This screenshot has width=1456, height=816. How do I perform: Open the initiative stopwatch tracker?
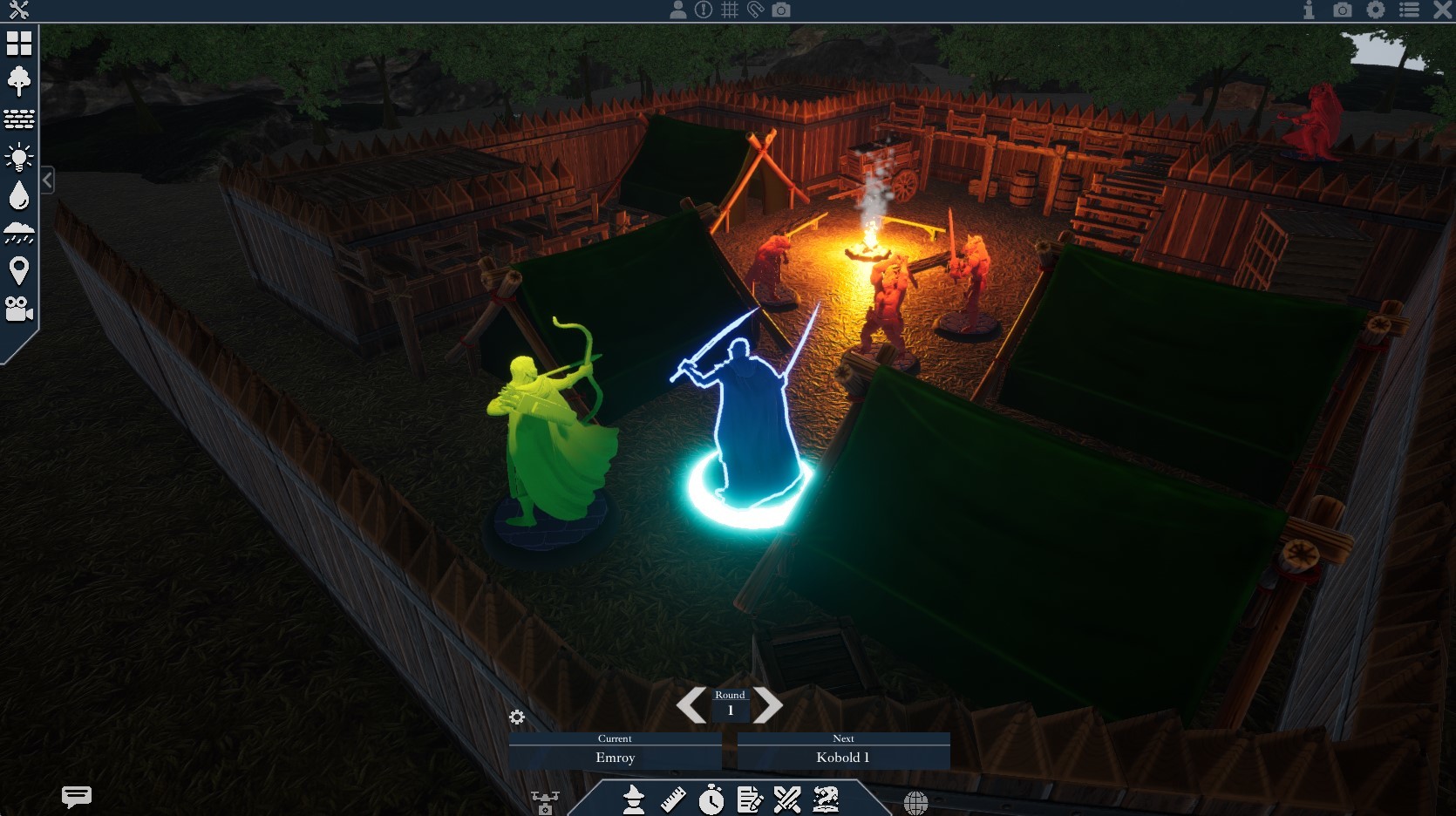[712, 800]
